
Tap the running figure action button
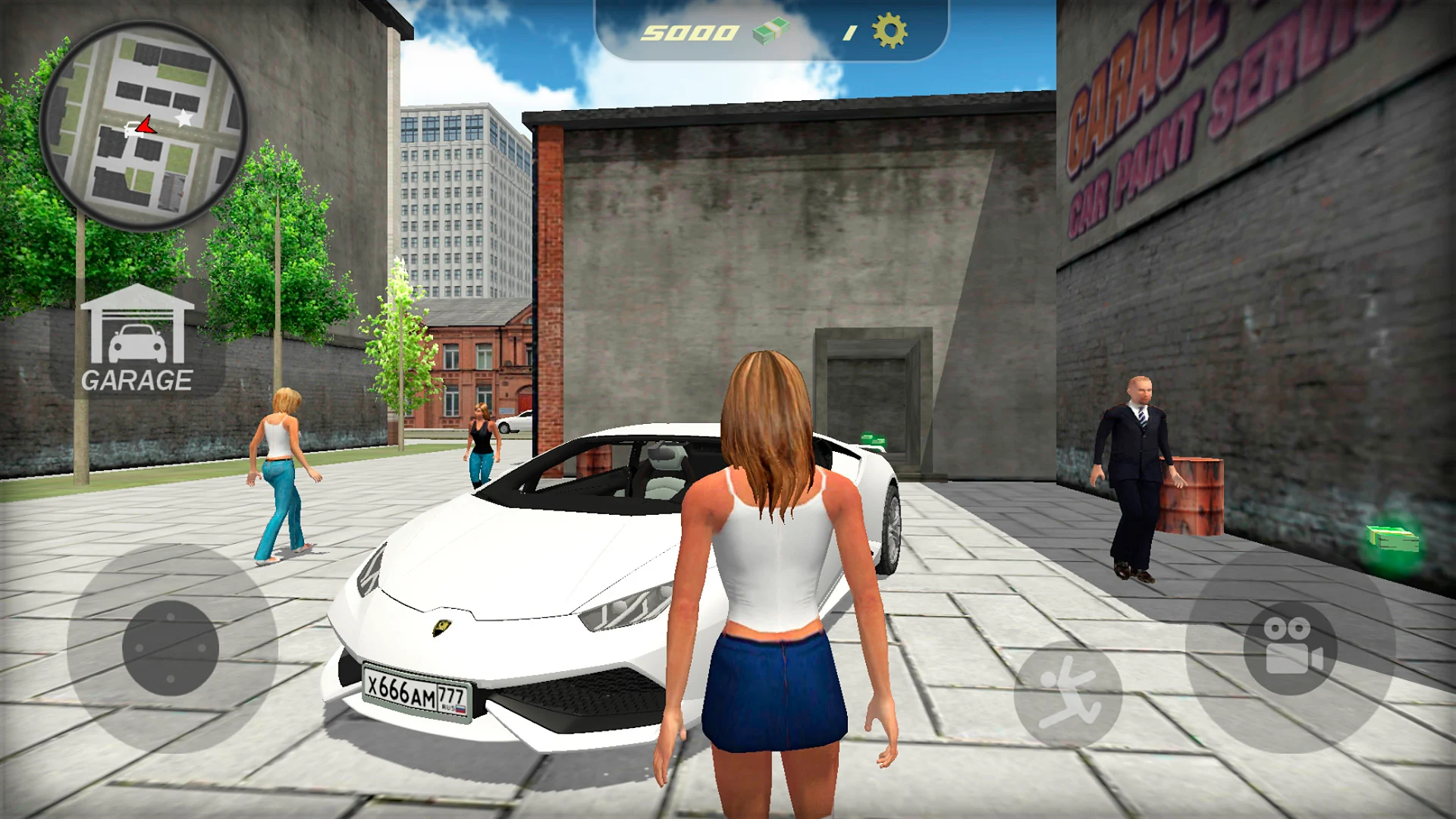click(x=1068, y=693)
